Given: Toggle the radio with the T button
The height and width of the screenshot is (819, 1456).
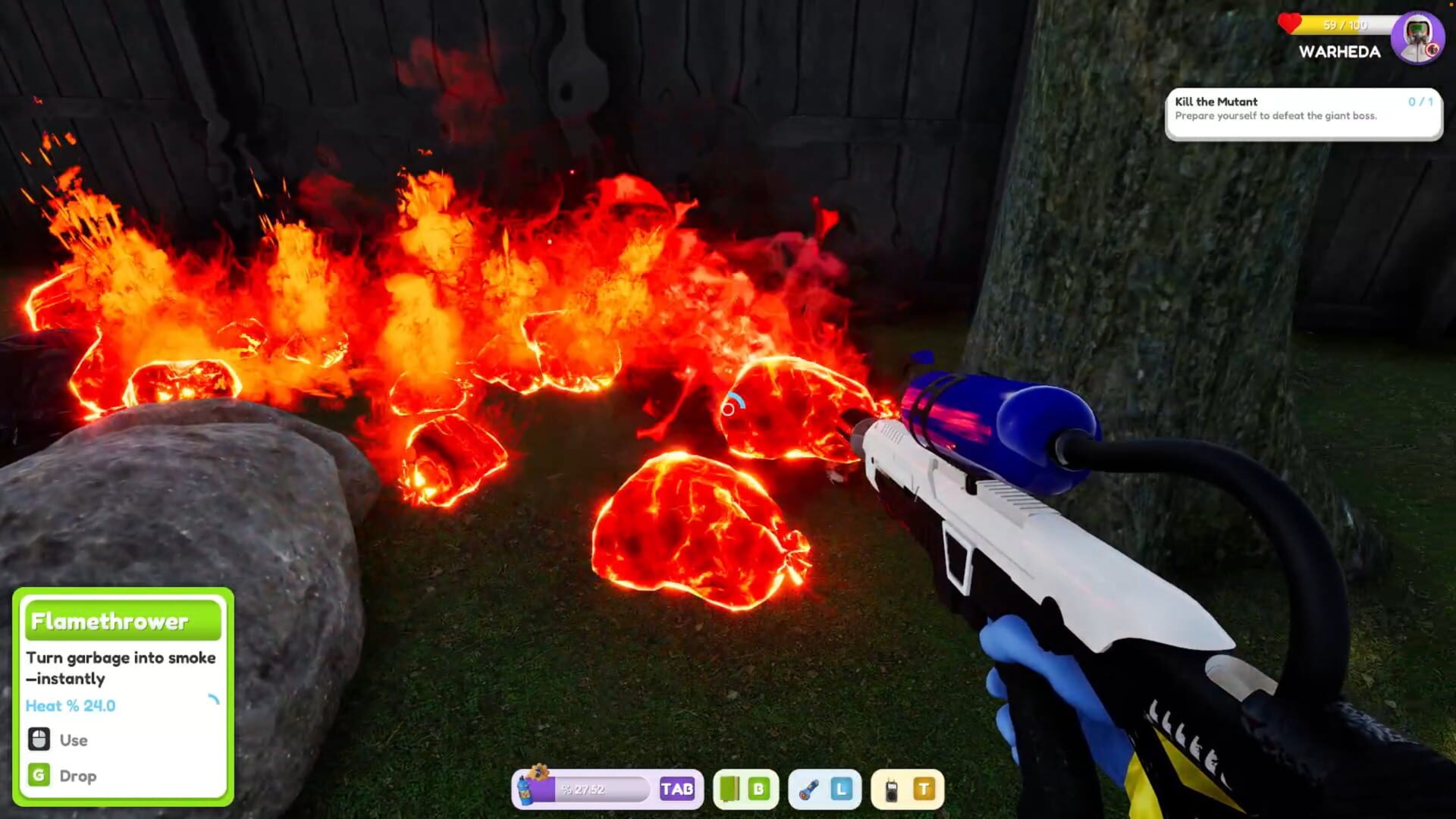Looking at the screenshot, I should tap(923, 790).
